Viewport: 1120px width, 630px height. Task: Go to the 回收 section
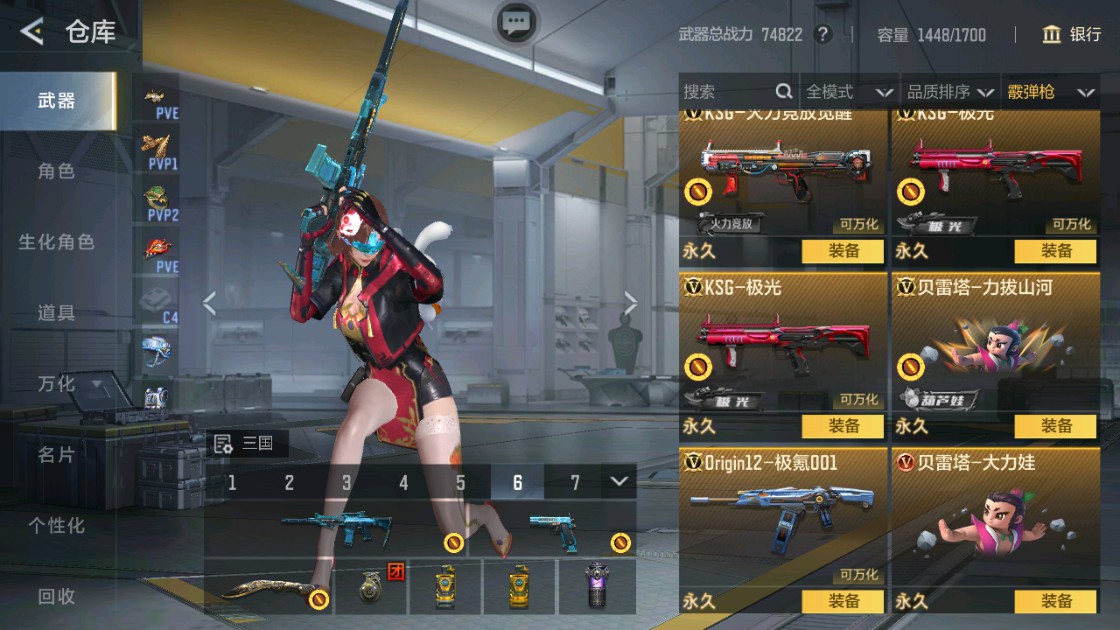pyautogui.click(x=56, y=596)
